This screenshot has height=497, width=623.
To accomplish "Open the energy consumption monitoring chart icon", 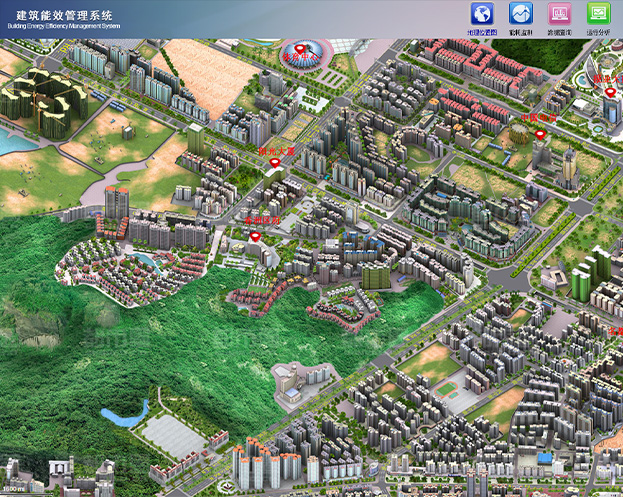I will pos(521,14).
